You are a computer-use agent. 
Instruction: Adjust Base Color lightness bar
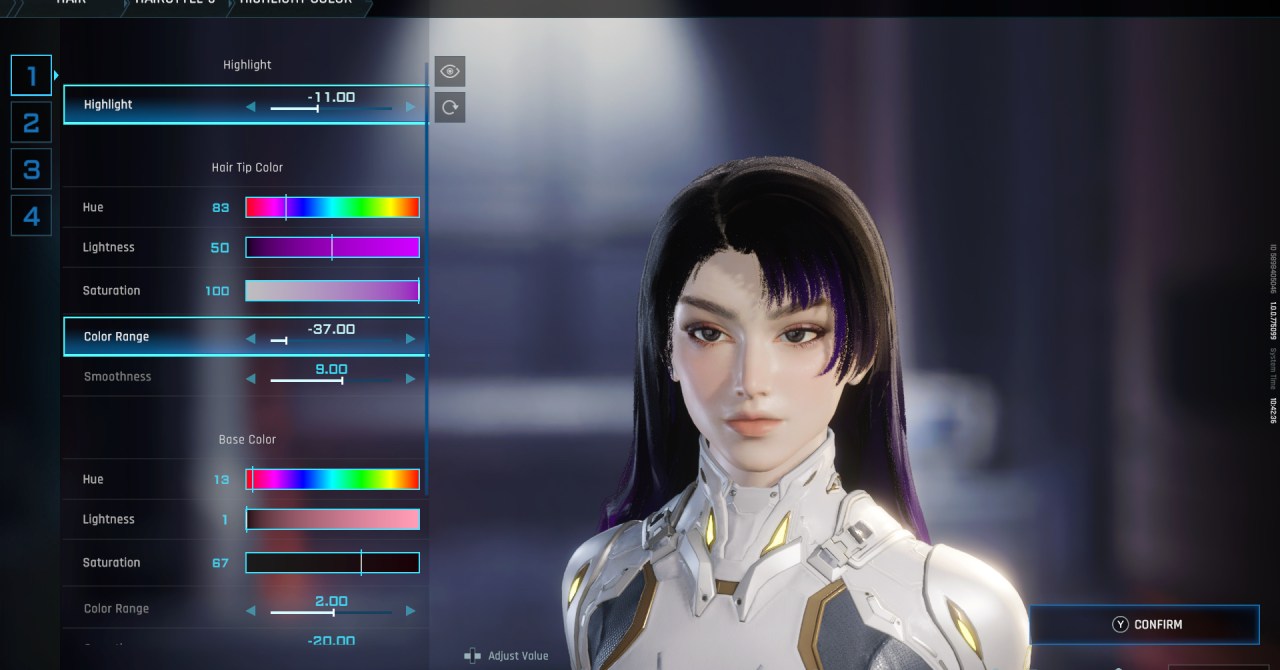click(332, 519)
